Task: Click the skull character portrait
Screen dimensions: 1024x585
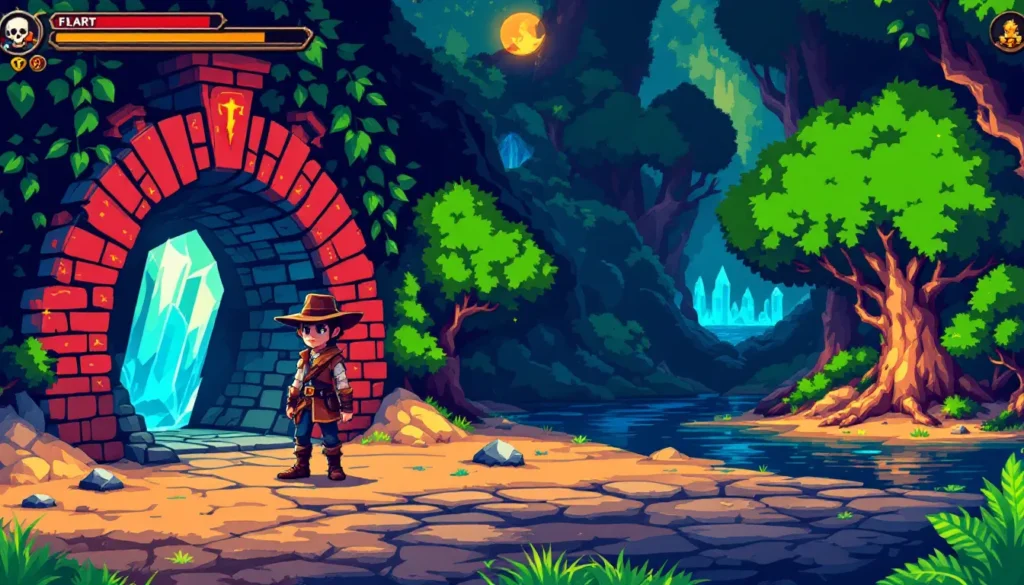Action: pos(20,32)
